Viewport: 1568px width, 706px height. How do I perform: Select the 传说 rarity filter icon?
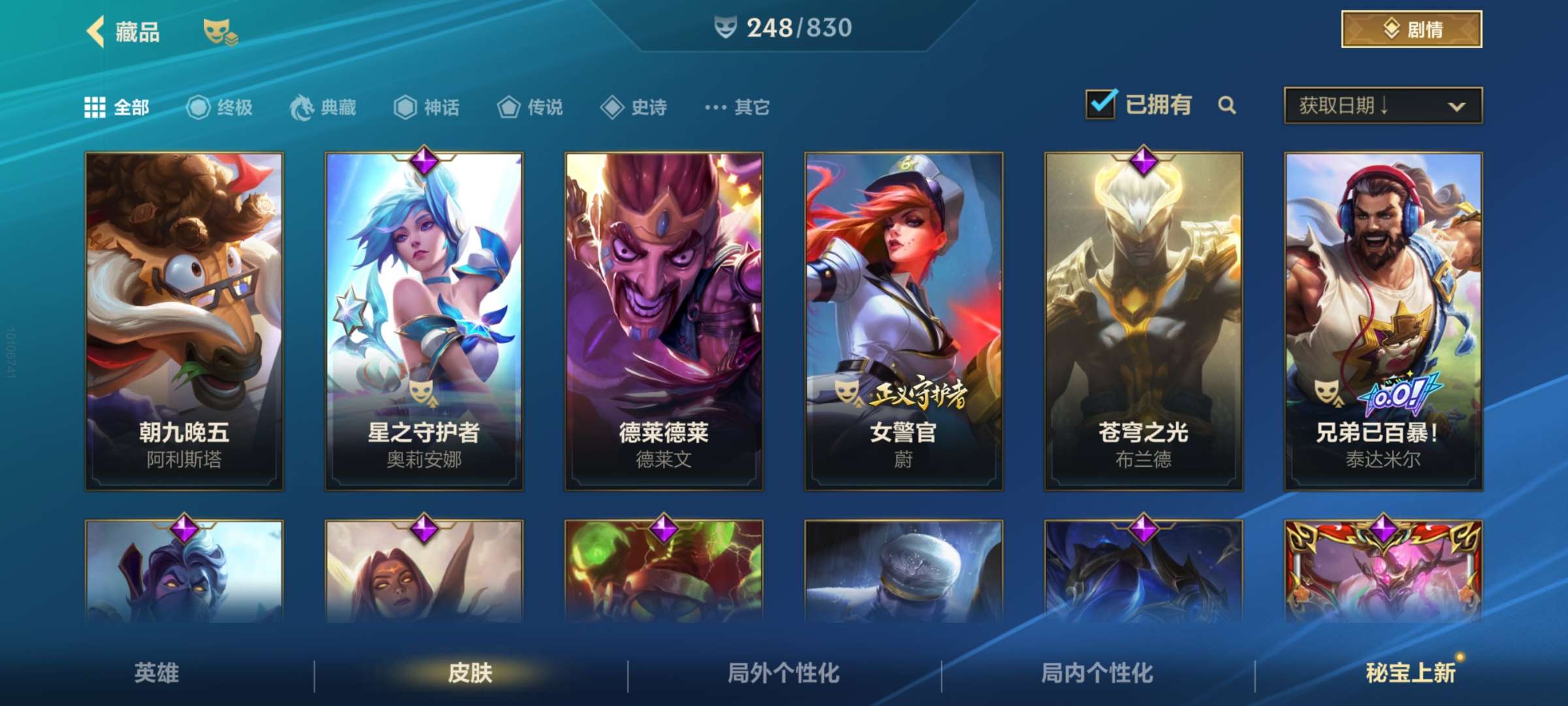coord(508,108)
